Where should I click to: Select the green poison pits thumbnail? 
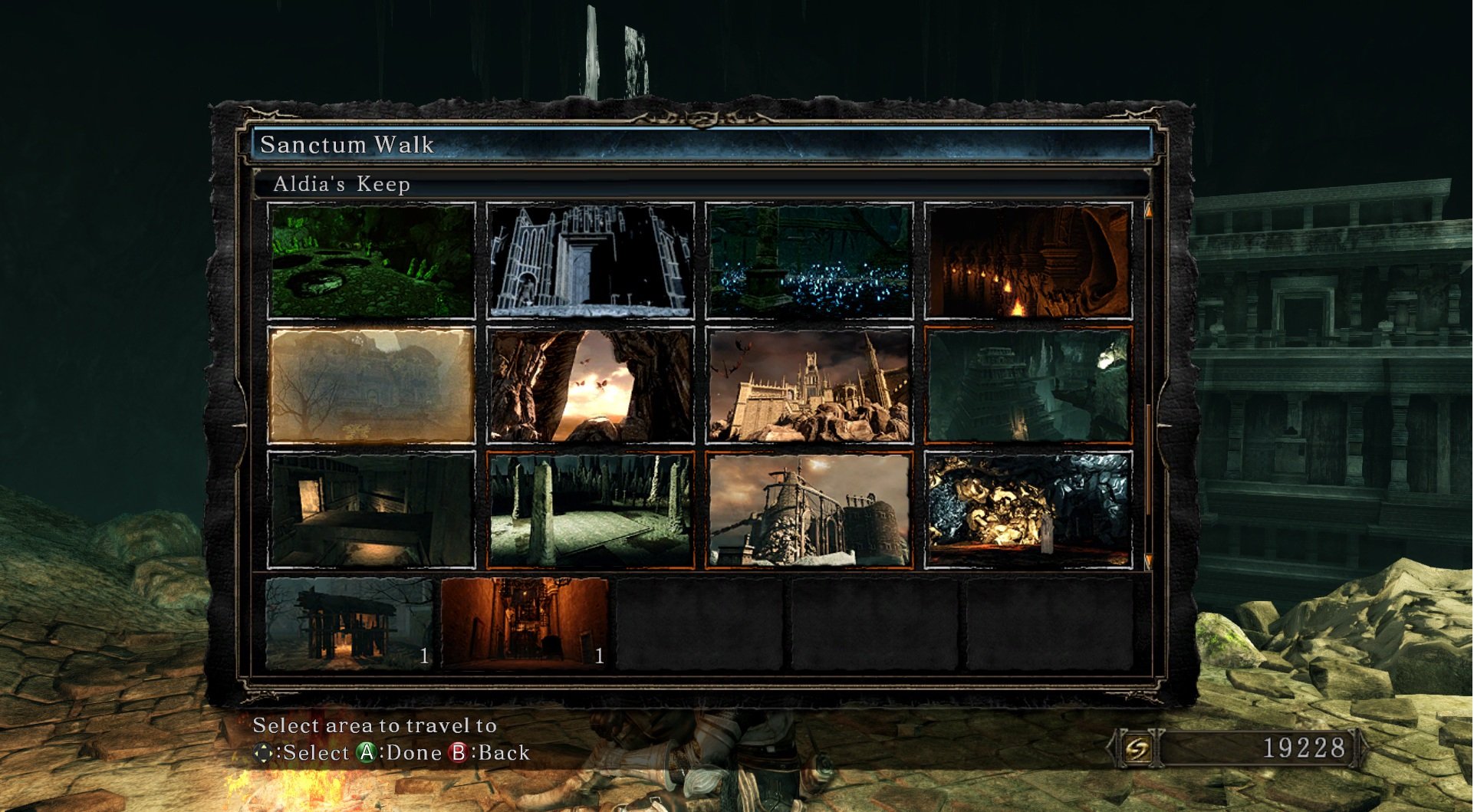coord(371,261)
